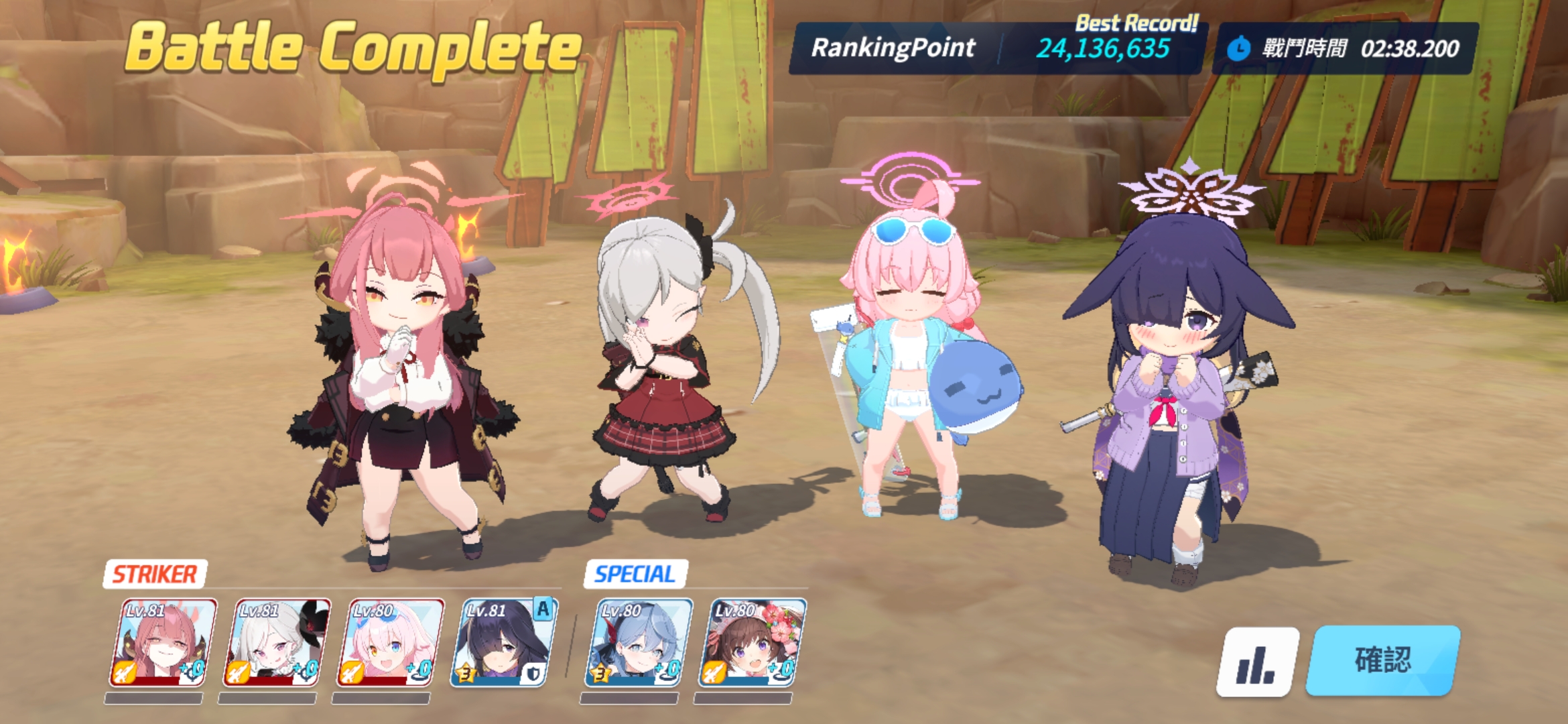Viewport: 1568px width, 724px height.
Task: Select the silver-haired striker portrait
Action: tap(276, 644)
